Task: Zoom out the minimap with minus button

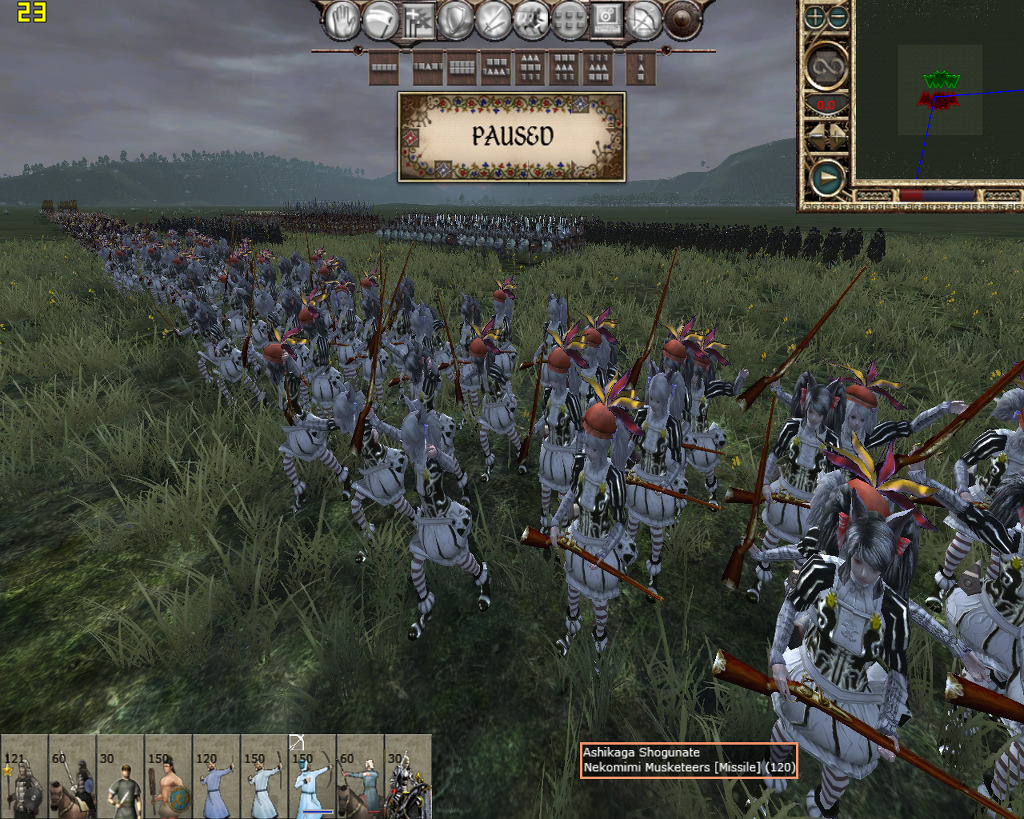Action: pos(838,17)
